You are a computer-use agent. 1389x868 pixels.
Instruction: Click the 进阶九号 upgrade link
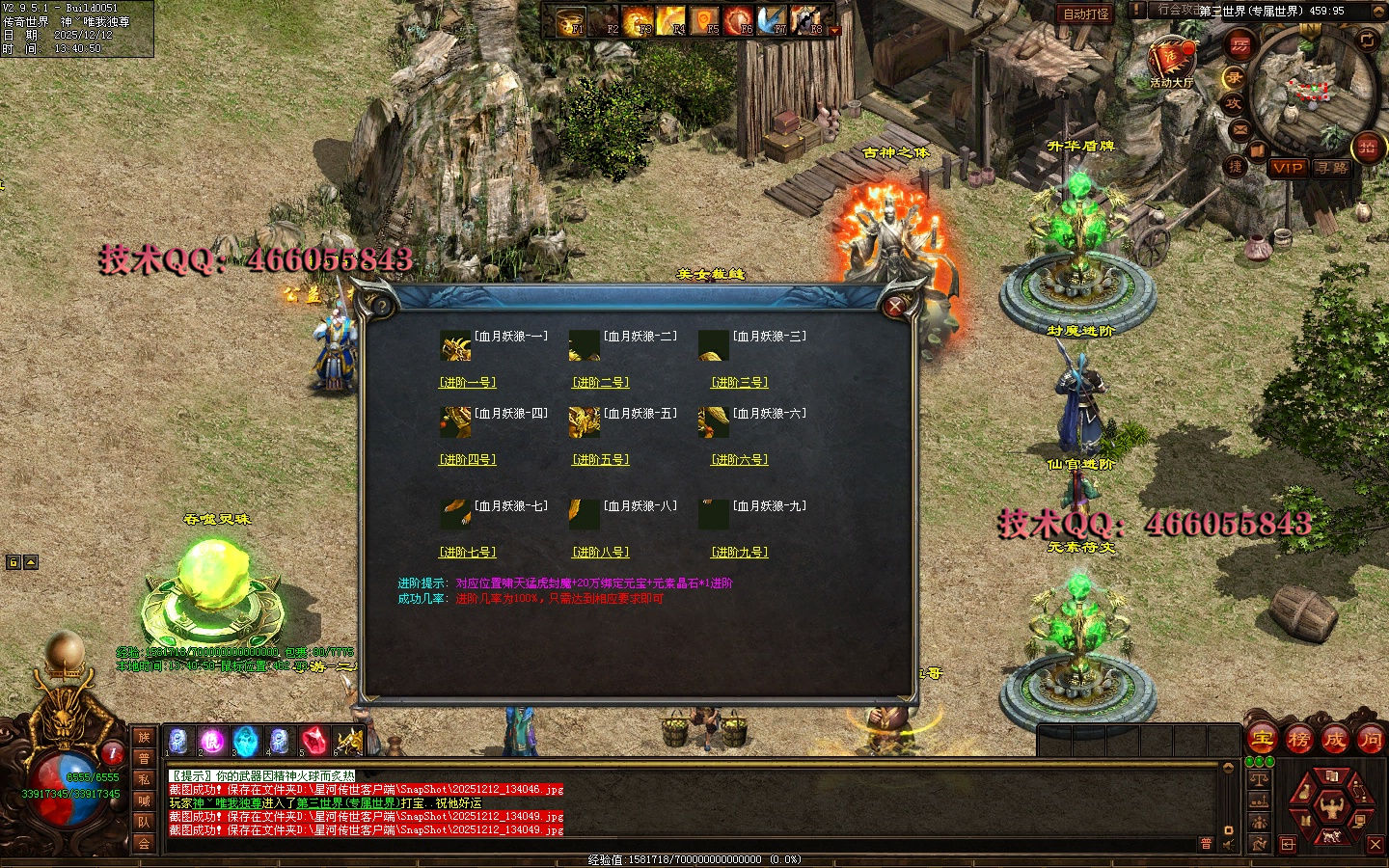point(740,553)
